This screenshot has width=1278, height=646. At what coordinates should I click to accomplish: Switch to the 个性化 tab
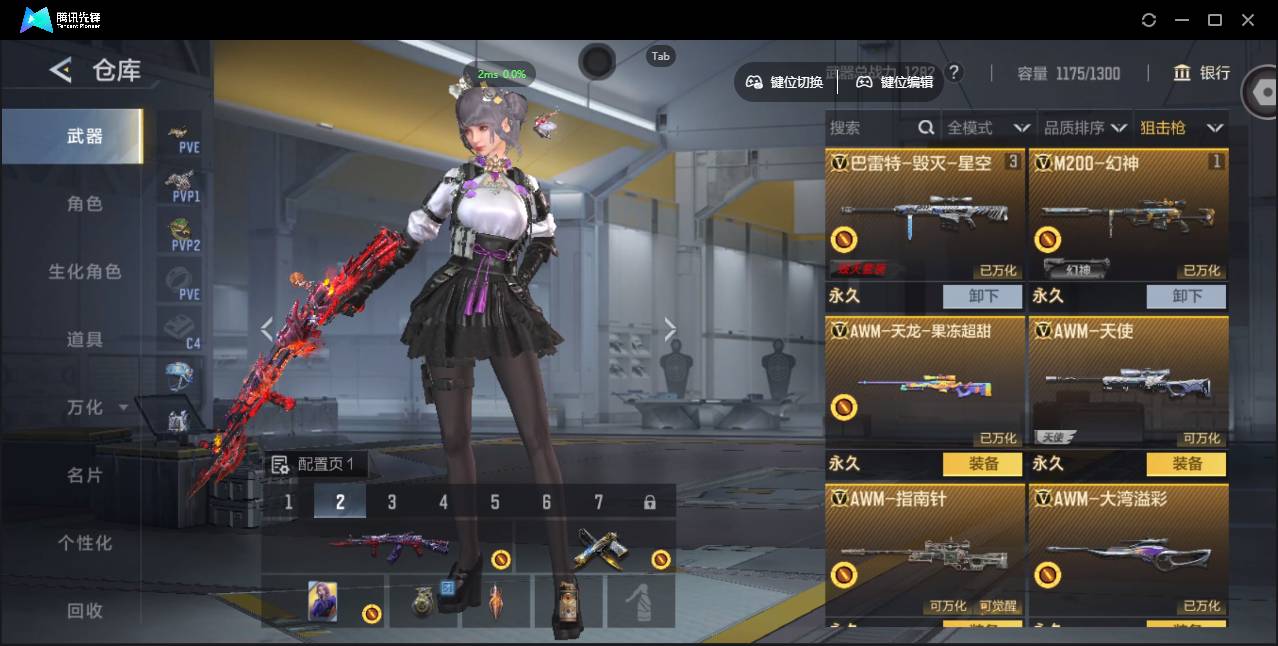pyautogui.click(x=85, y=543)
